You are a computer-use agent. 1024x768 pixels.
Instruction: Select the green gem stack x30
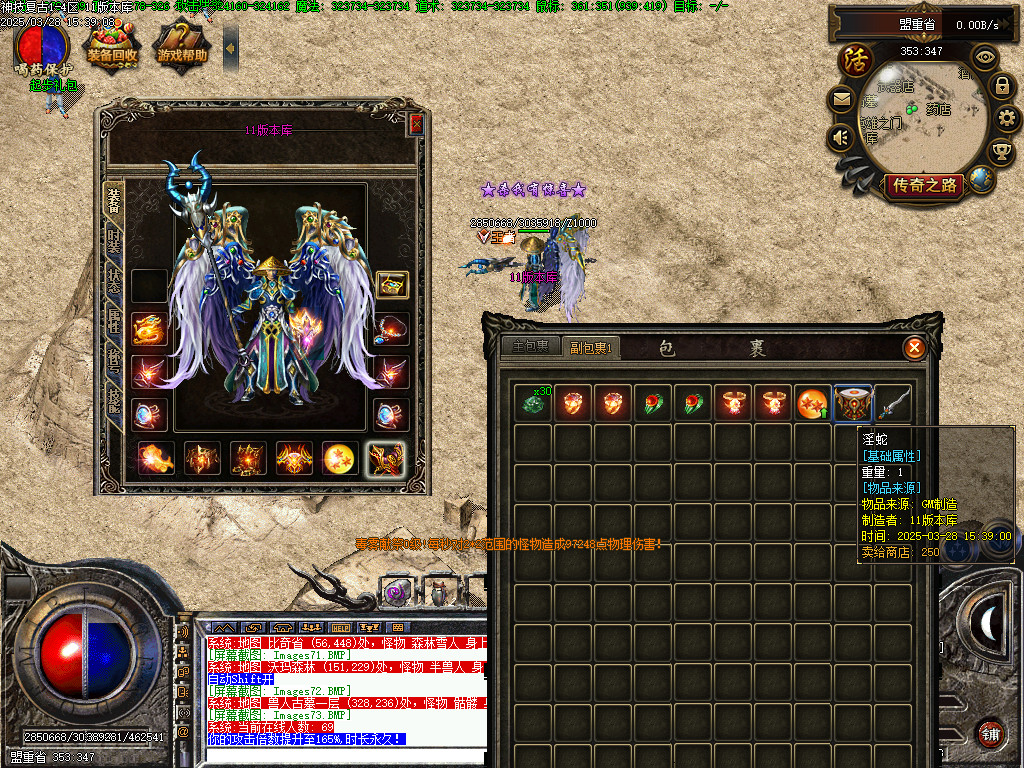tap(532, 403)
